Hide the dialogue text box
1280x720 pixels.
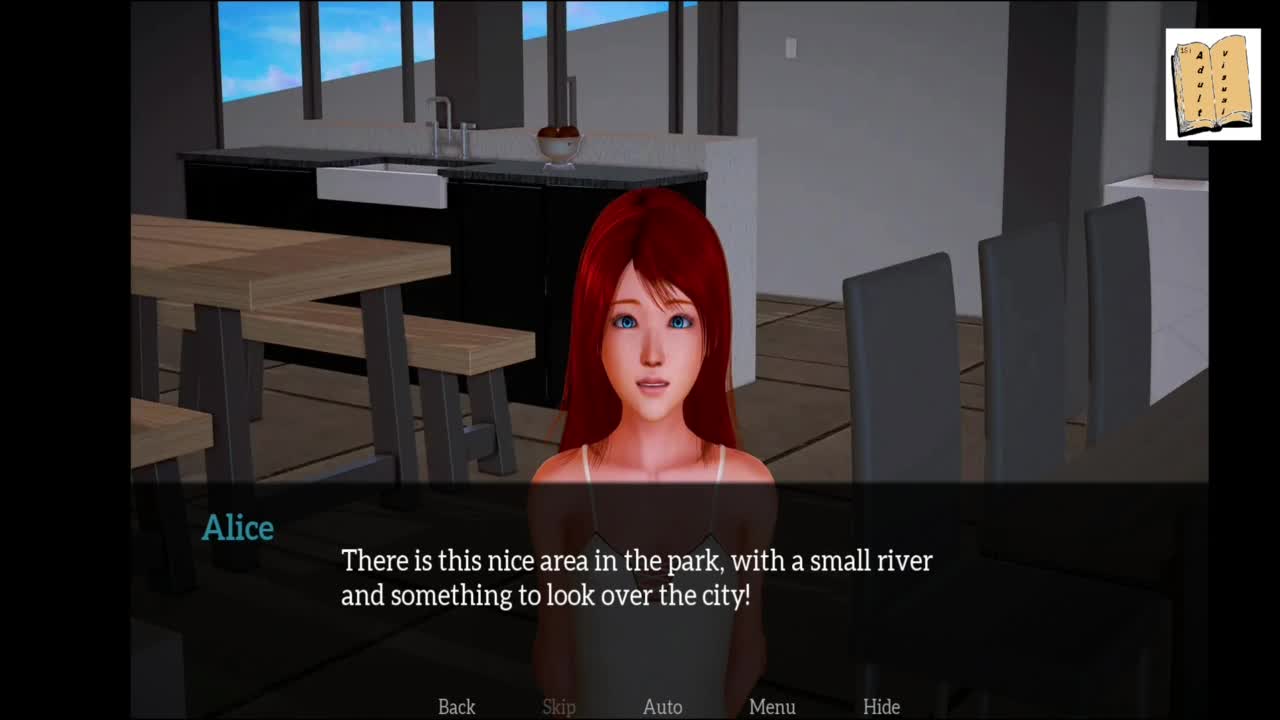pyautogui.click(x=881, y=707)
